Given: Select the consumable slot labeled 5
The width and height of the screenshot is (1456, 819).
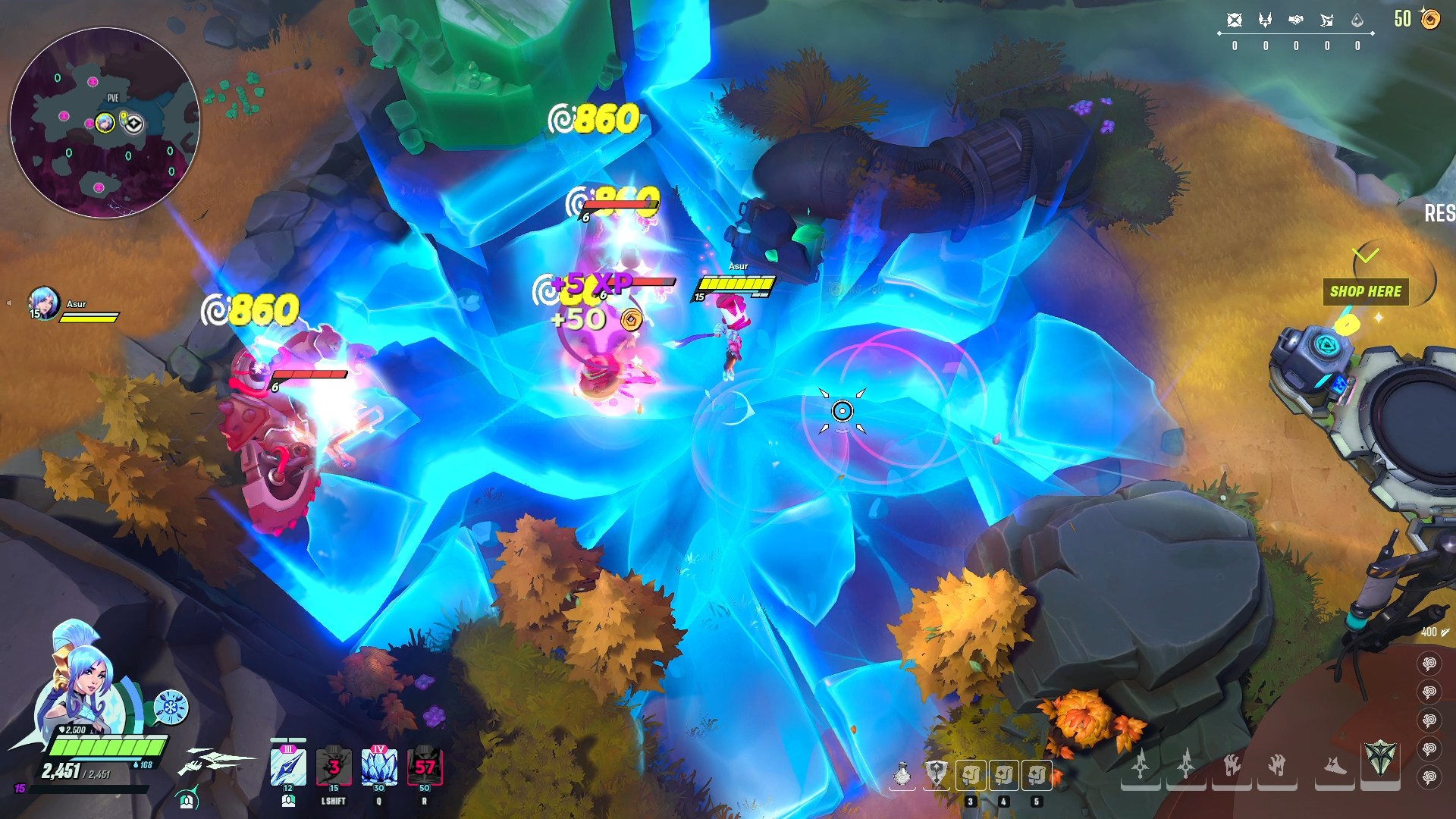Looking at the screenshot, I should point(1037,775).
